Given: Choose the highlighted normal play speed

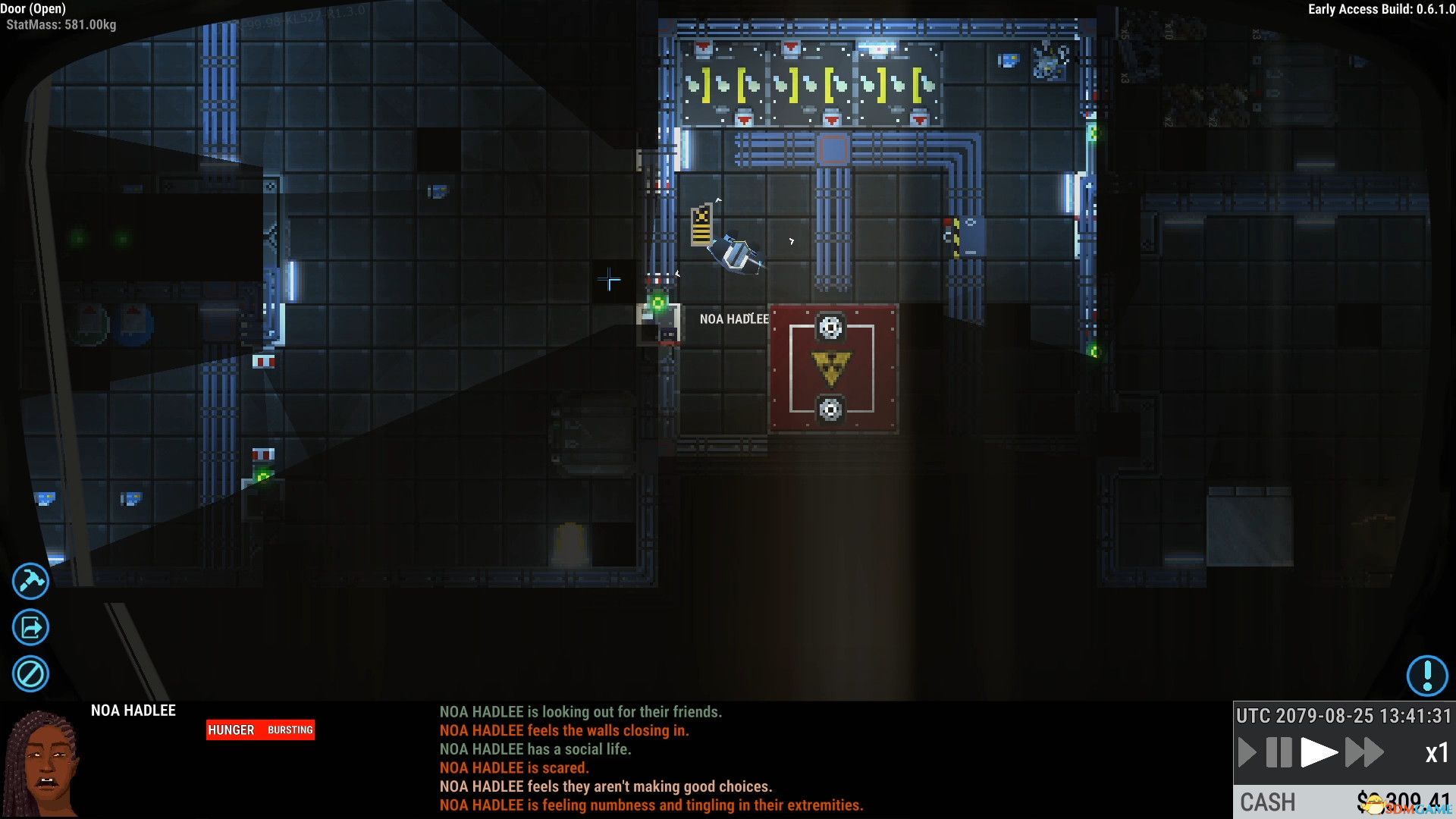Looking at the screenshot, I should [1319, 753].
